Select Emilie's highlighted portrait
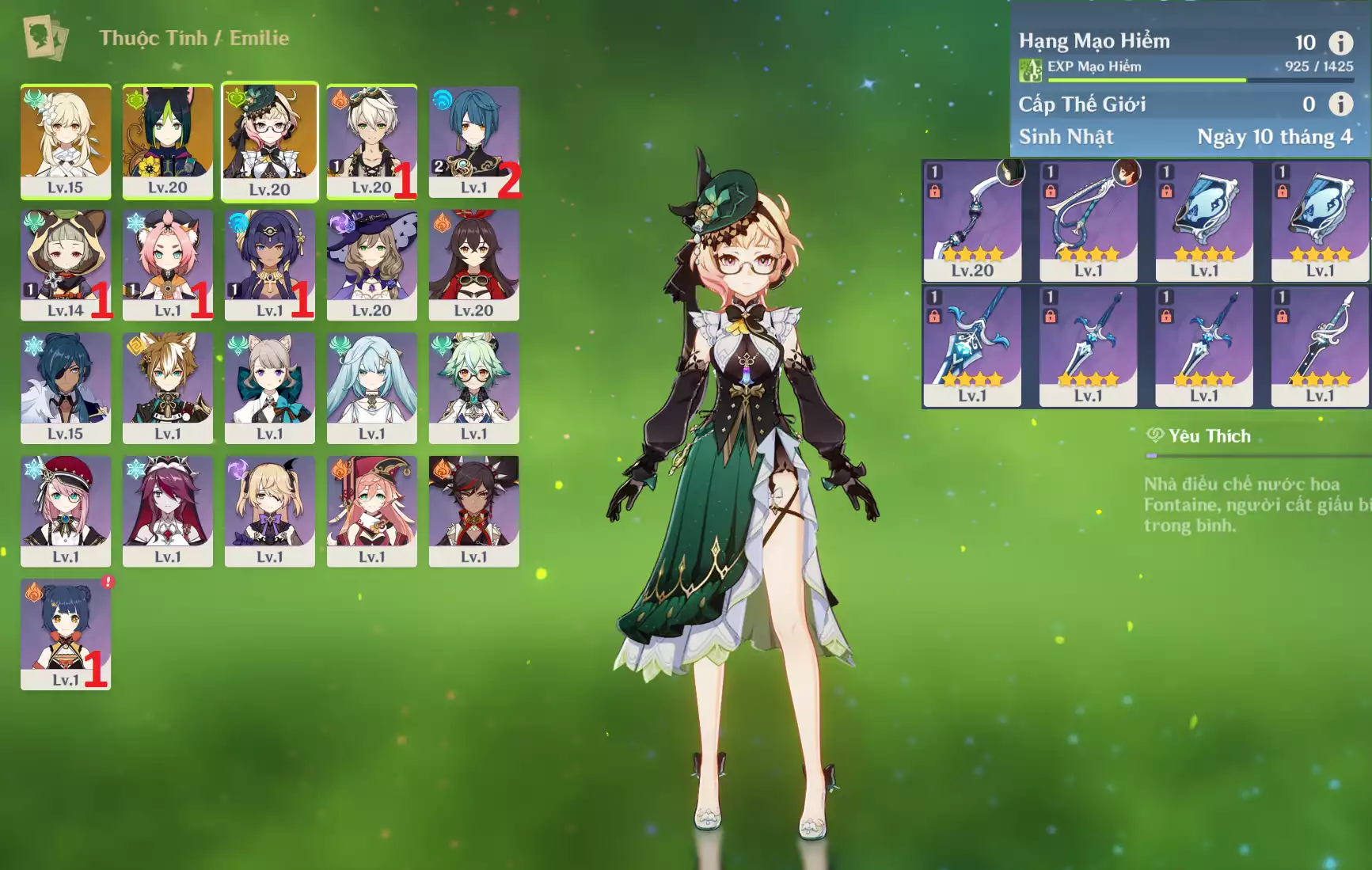Viewport: 1372px width, 870px height. point(269,141)
